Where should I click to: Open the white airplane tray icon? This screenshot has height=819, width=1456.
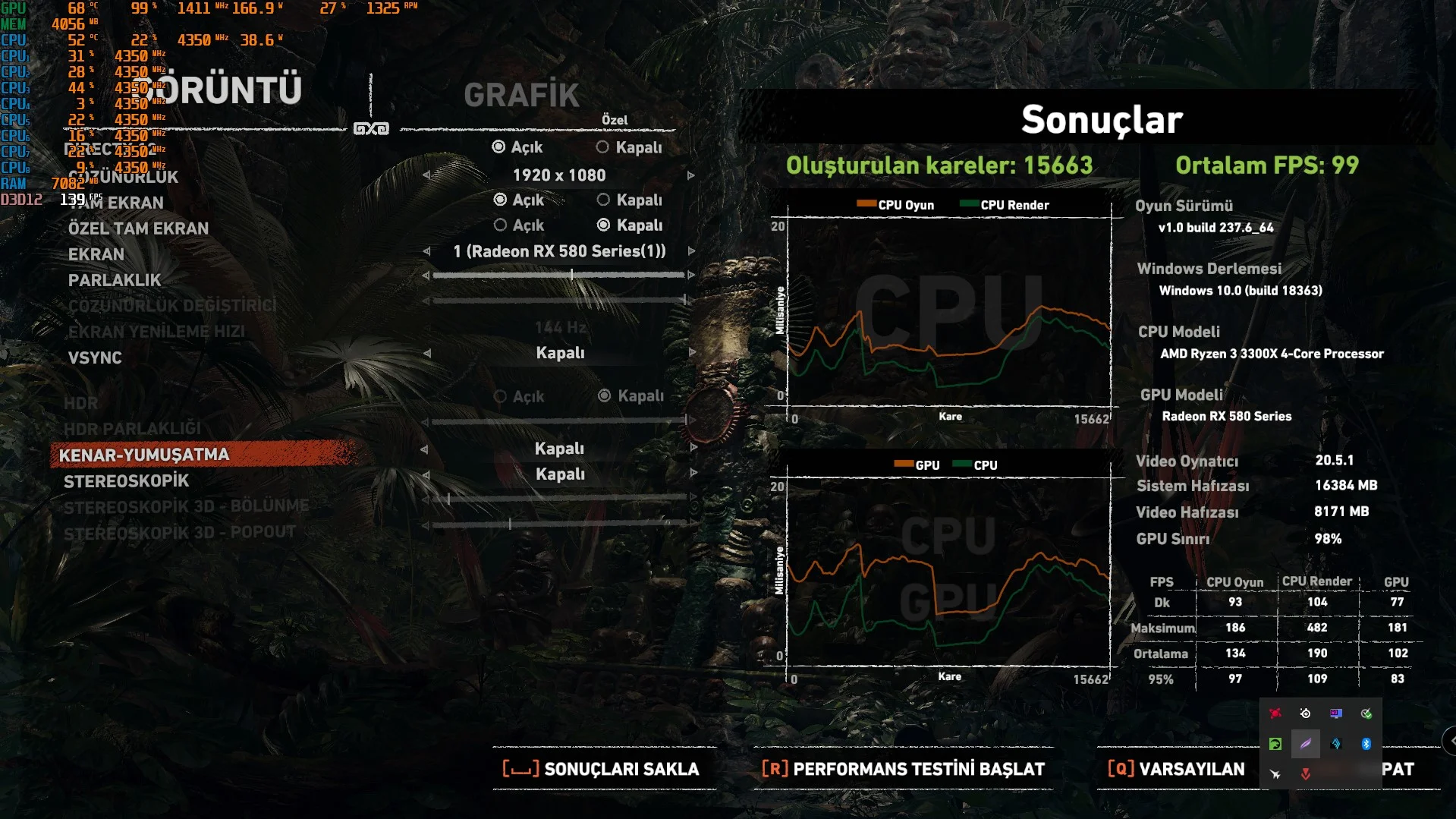(x=1275, y=774)
